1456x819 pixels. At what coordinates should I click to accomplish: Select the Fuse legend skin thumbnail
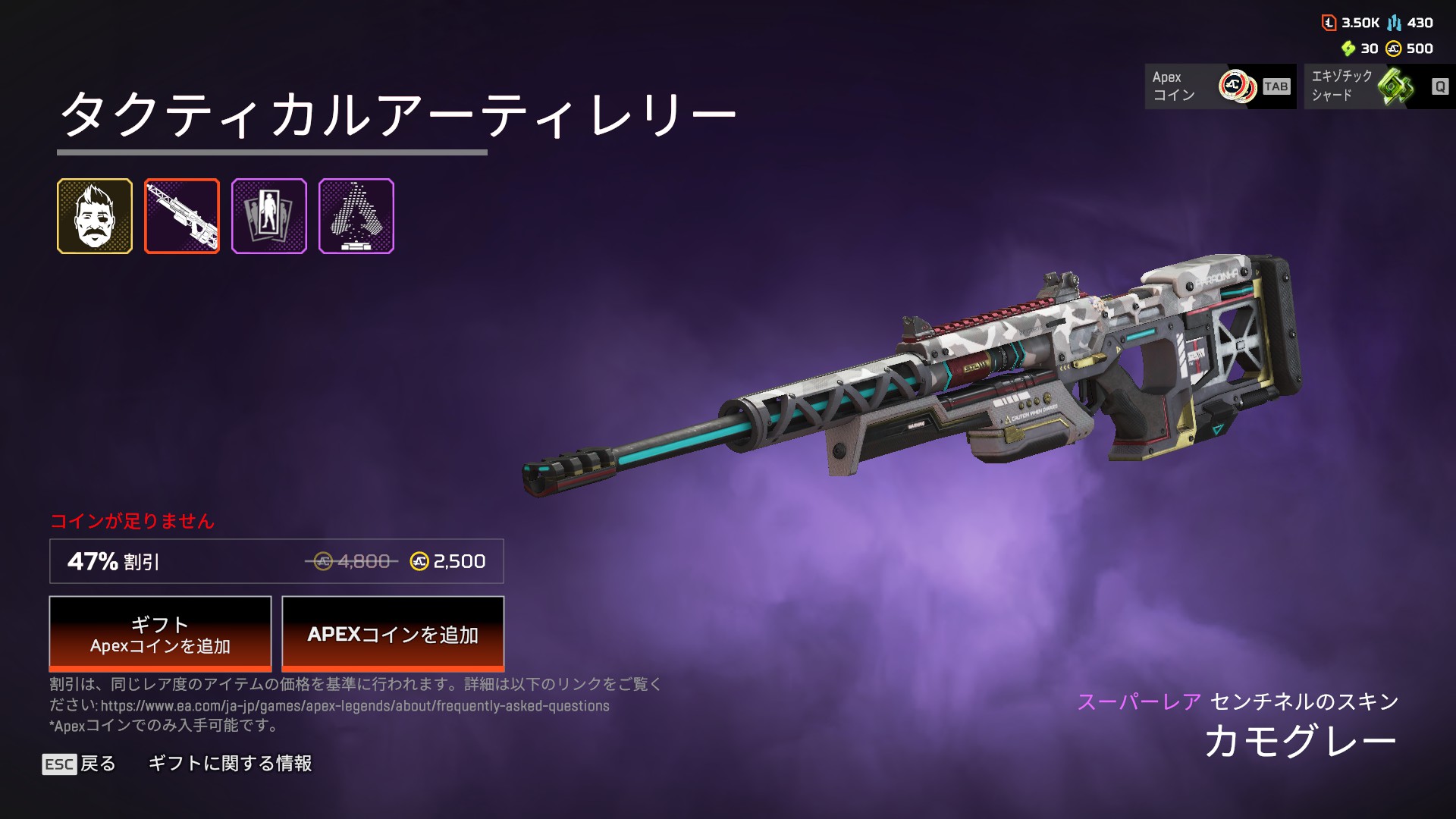pyautogui.click(x=95, y=216)
